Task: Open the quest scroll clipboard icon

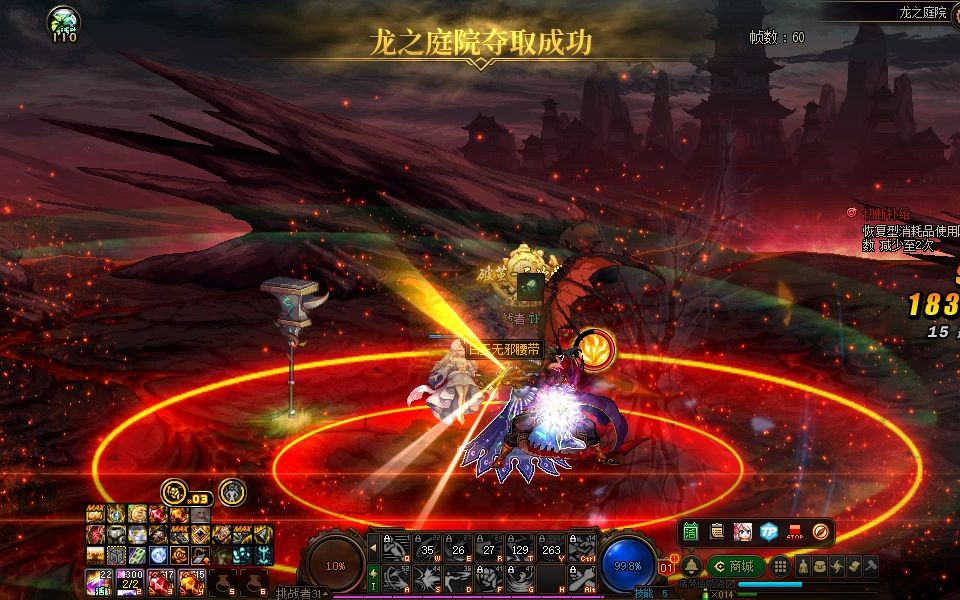Action: coord(716,532)
